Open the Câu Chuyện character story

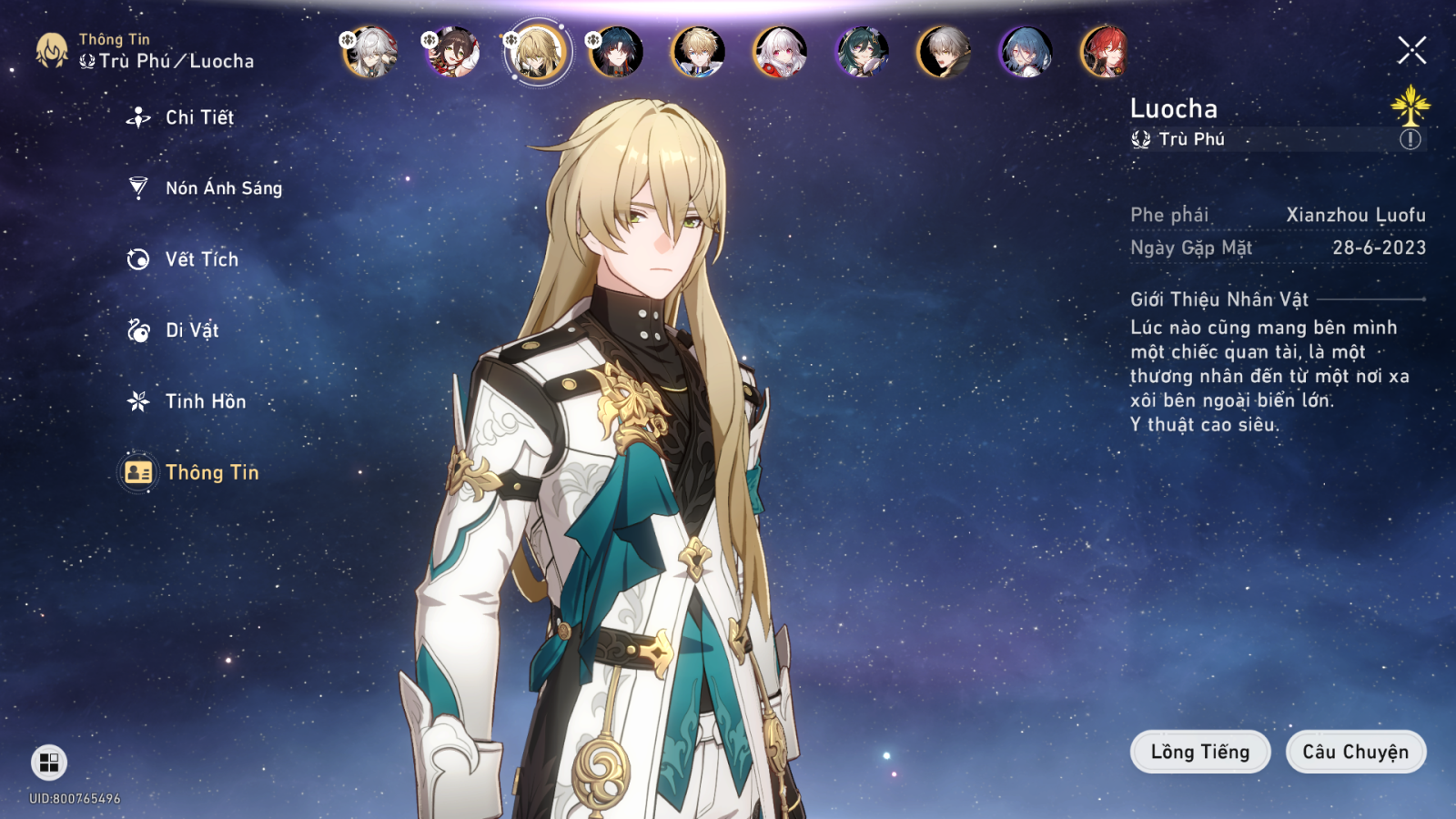click(x=1355, y=752)
